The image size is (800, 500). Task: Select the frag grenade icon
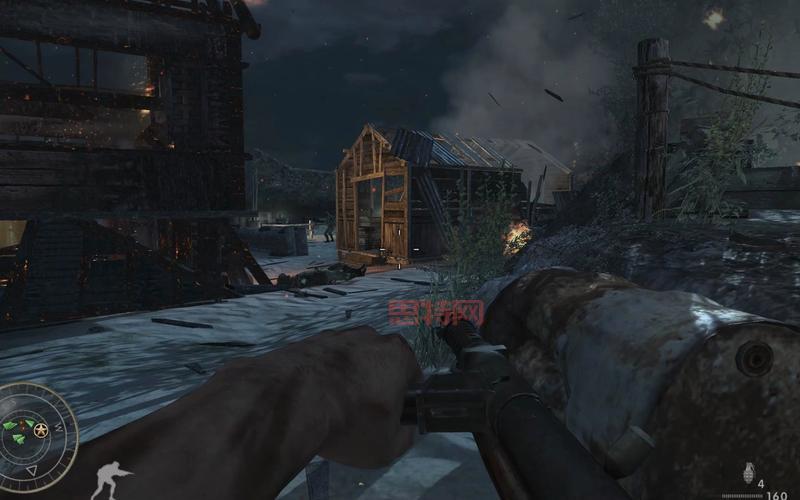(x=747, y=472)
